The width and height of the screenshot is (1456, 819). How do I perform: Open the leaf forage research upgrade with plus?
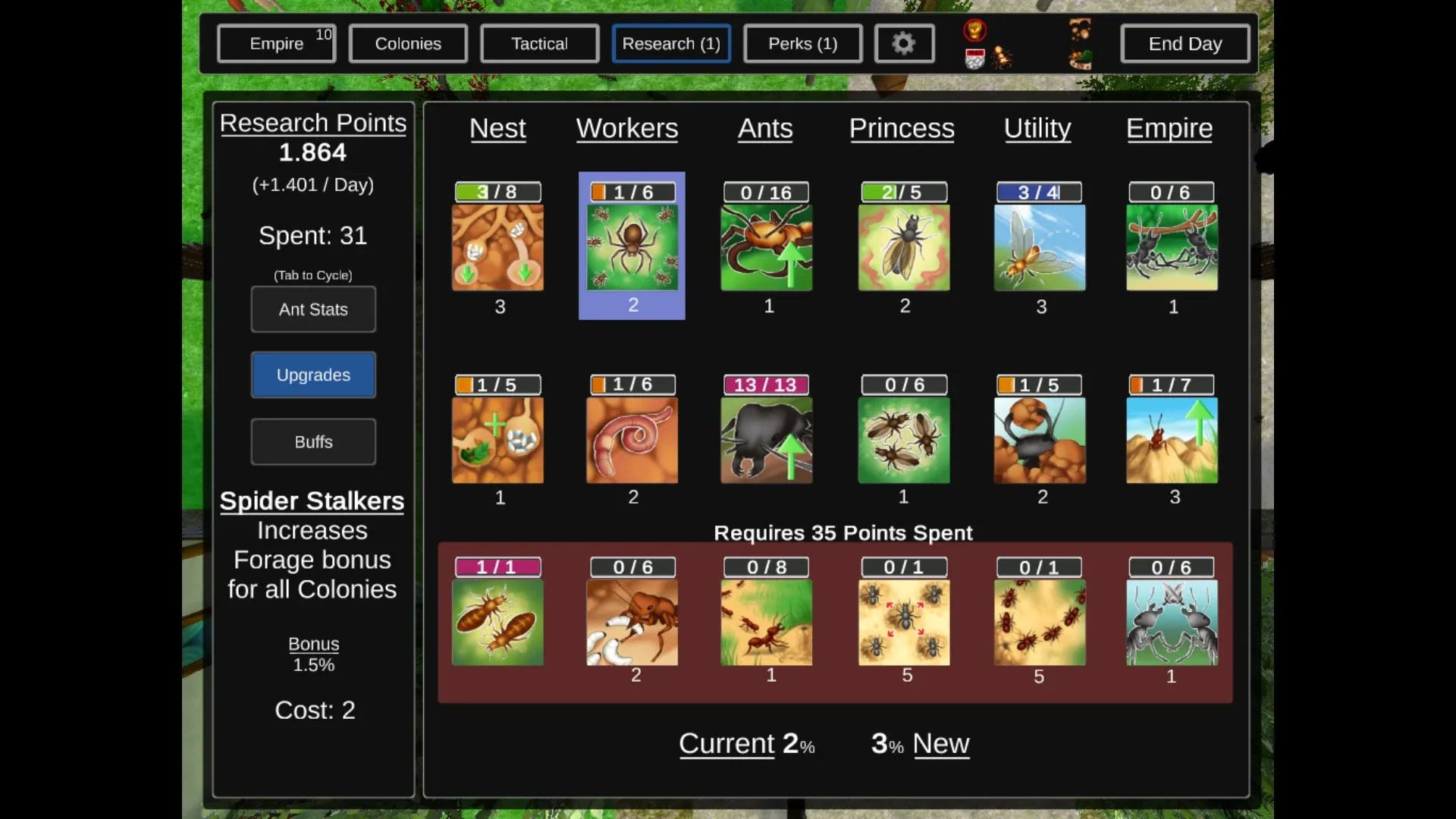pyautogui.click(x=497, y=438)
